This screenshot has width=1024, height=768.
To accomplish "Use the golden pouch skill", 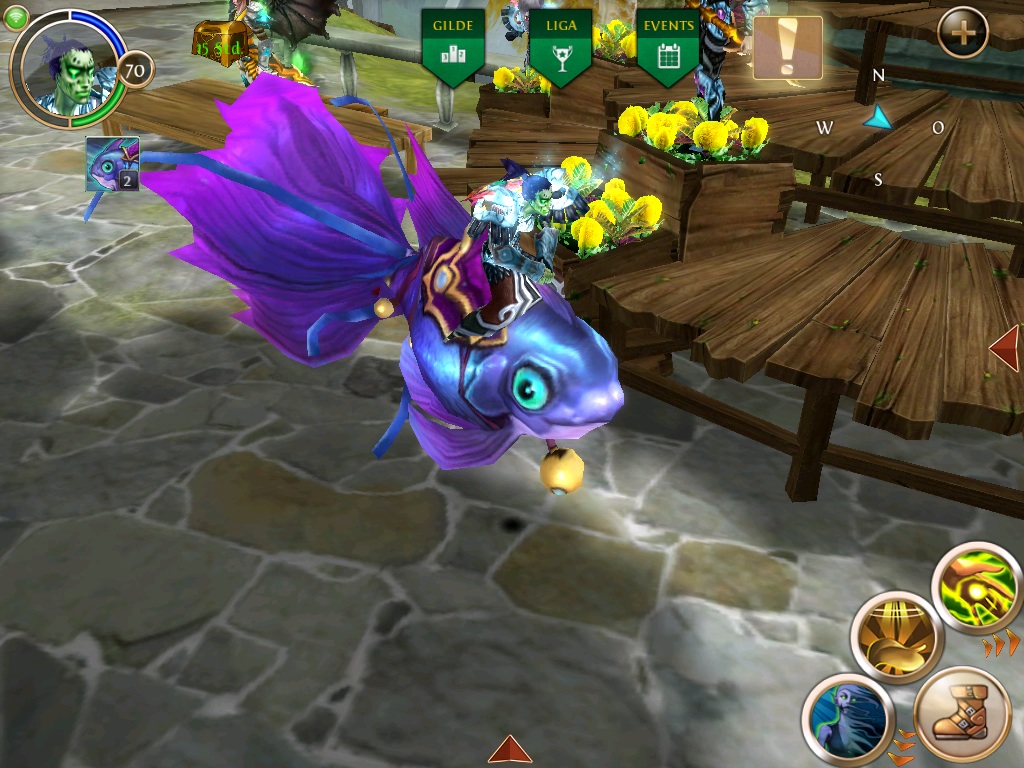I will [x=897, y=637].
